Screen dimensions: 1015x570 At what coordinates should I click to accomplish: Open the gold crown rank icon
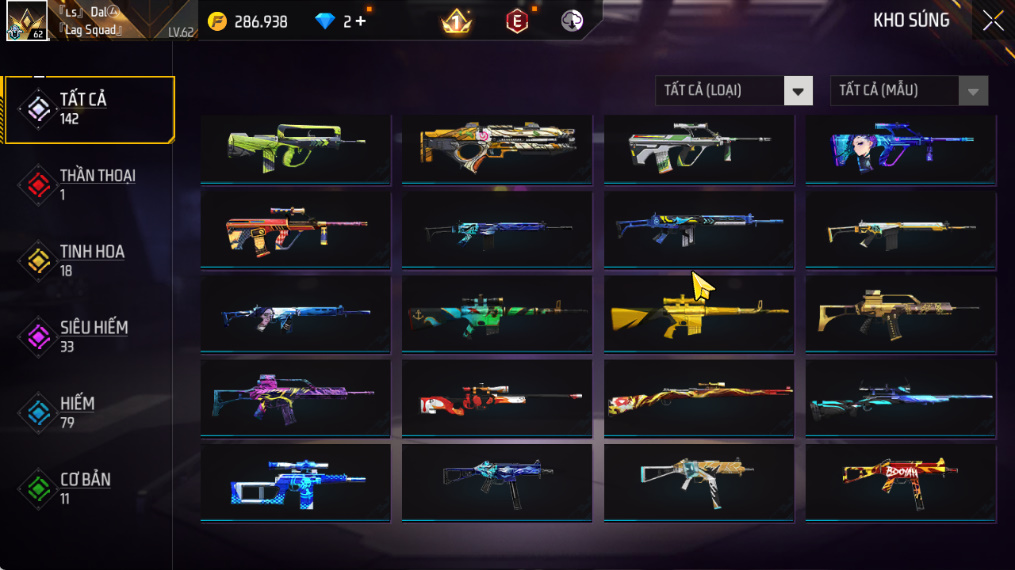click(x=456, y=21)
